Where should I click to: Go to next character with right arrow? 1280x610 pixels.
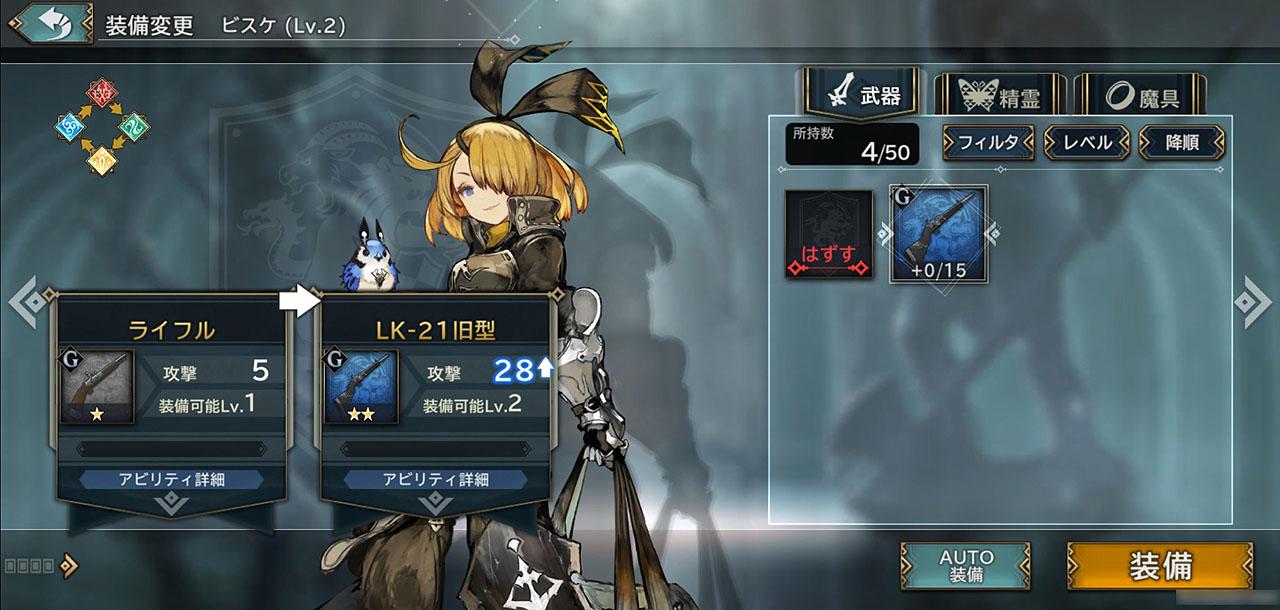tap(1251, 300)
